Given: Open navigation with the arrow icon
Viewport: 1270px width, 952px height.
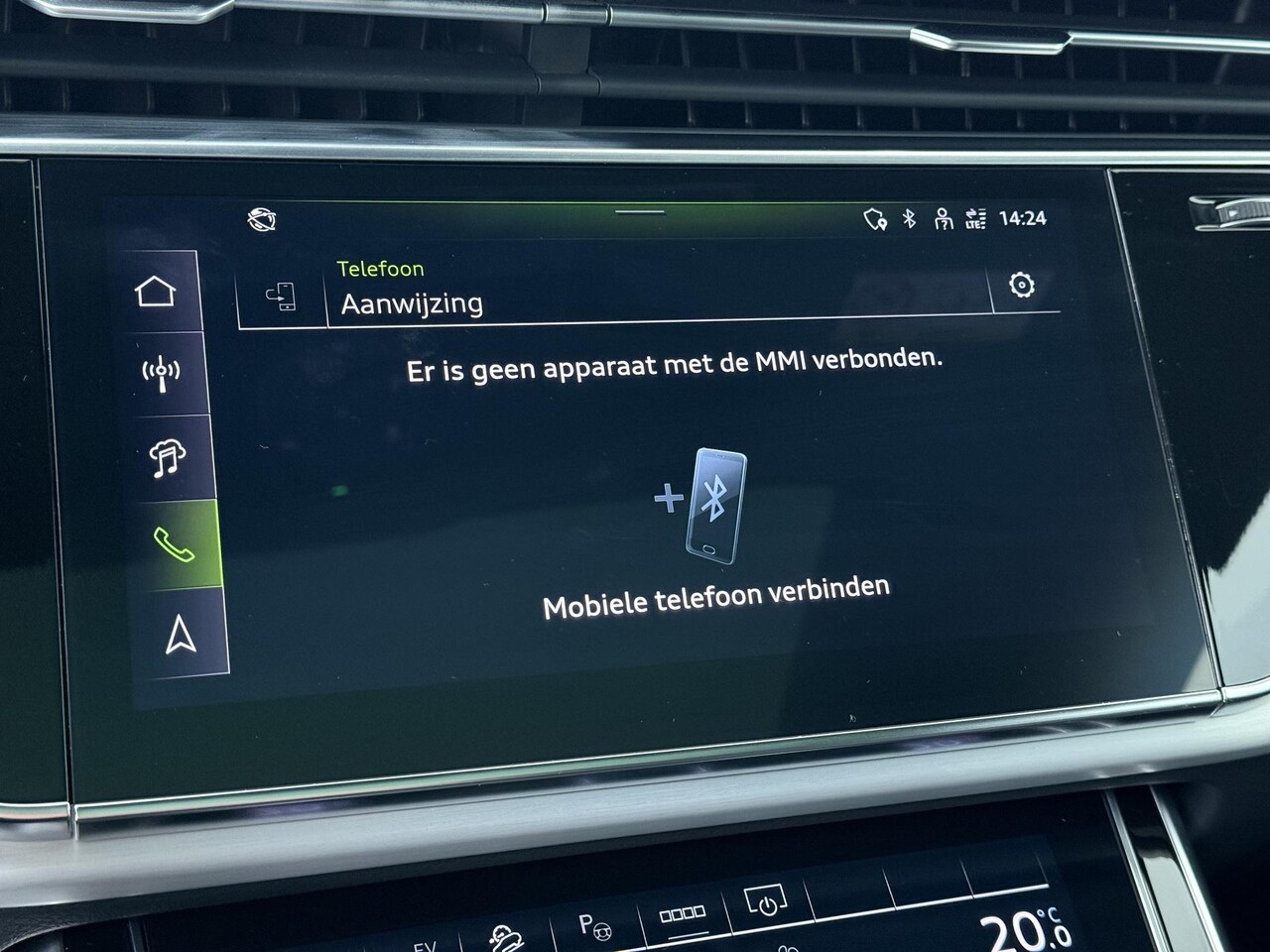Looking at the screenshot, I should (x=181, y=634).
